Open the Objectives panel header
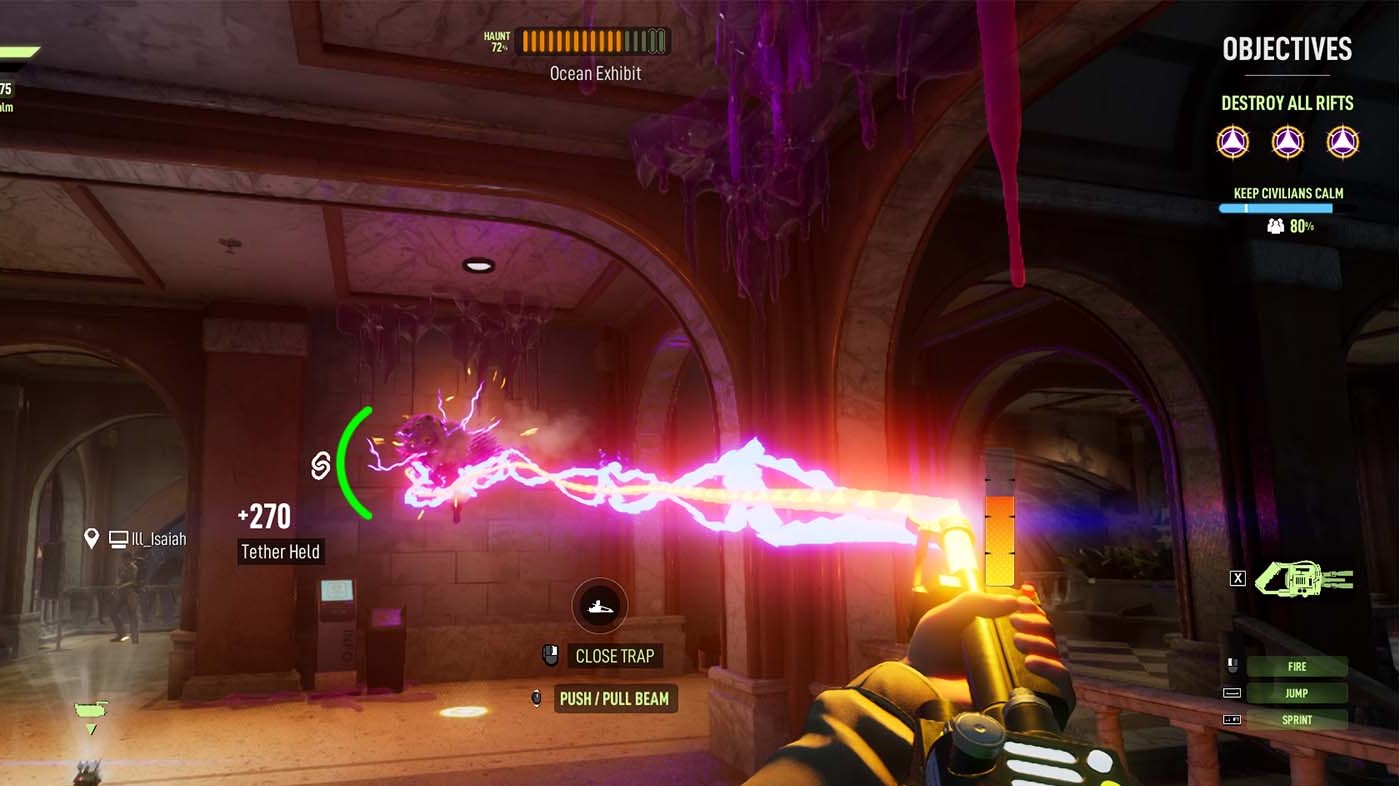 click(1286, 48)
